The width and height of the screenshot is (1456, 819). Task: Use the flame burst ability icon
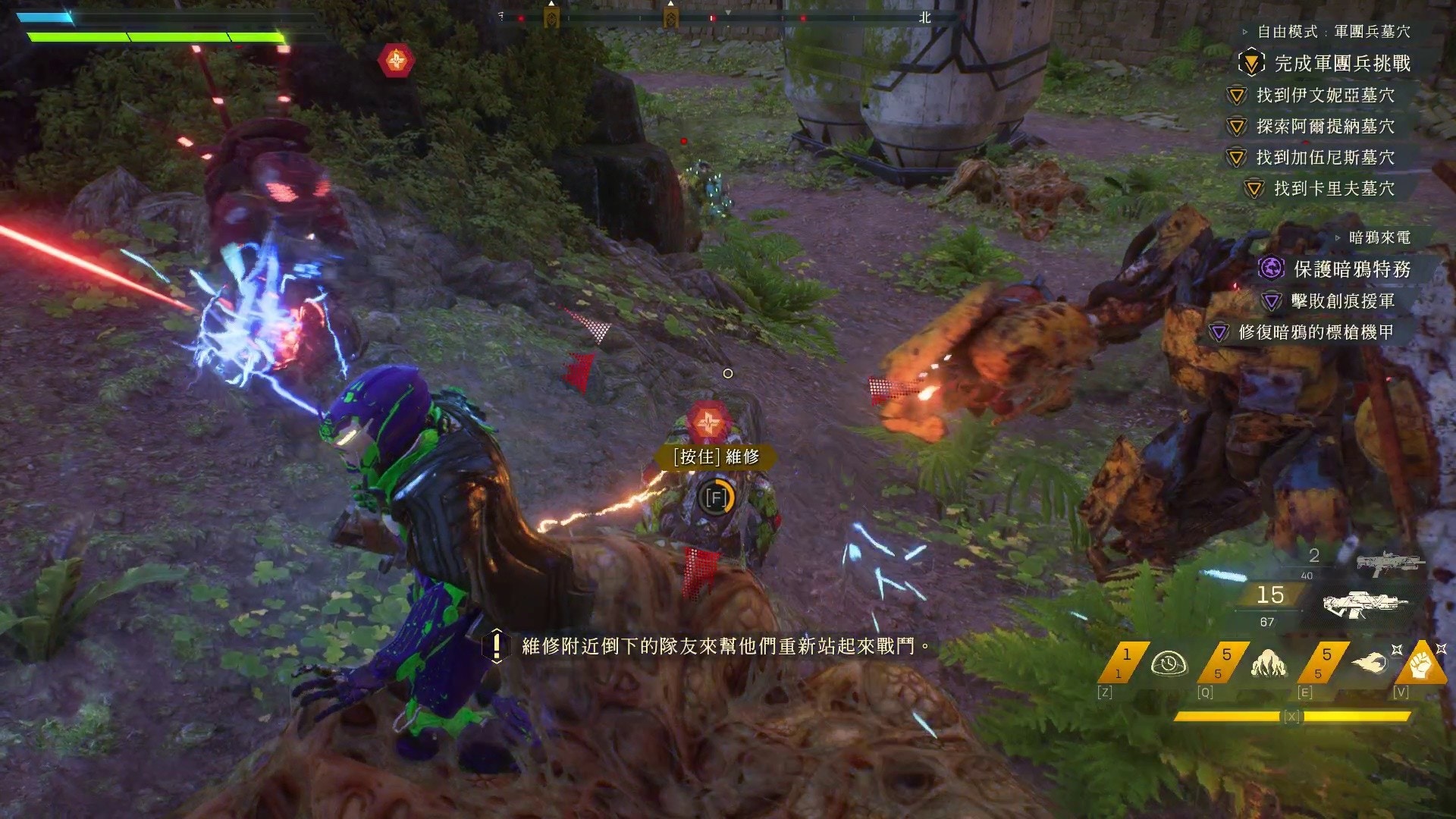(1269, 664)
